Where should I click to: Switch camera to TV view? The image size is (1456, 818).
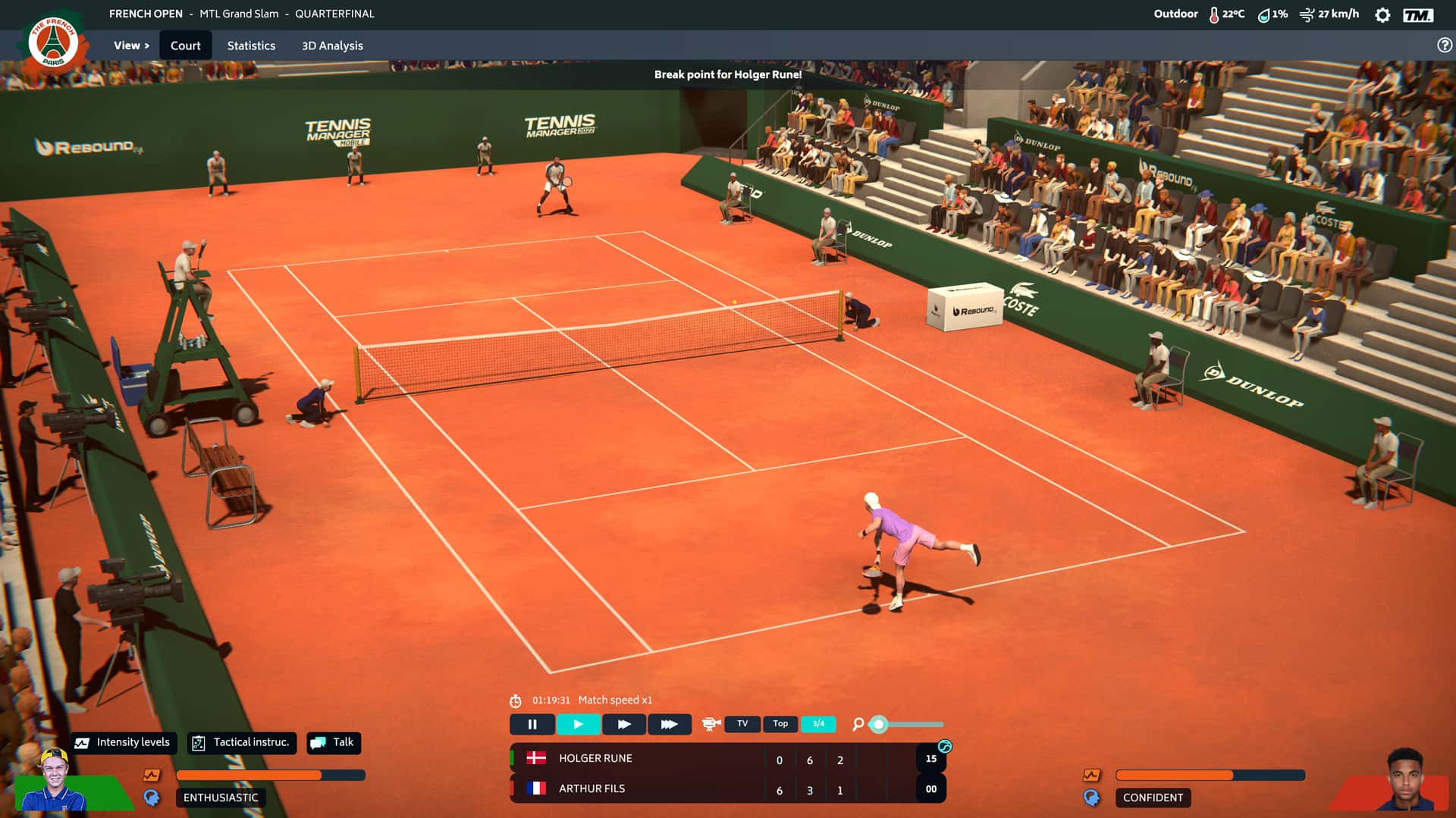[742, 724]
